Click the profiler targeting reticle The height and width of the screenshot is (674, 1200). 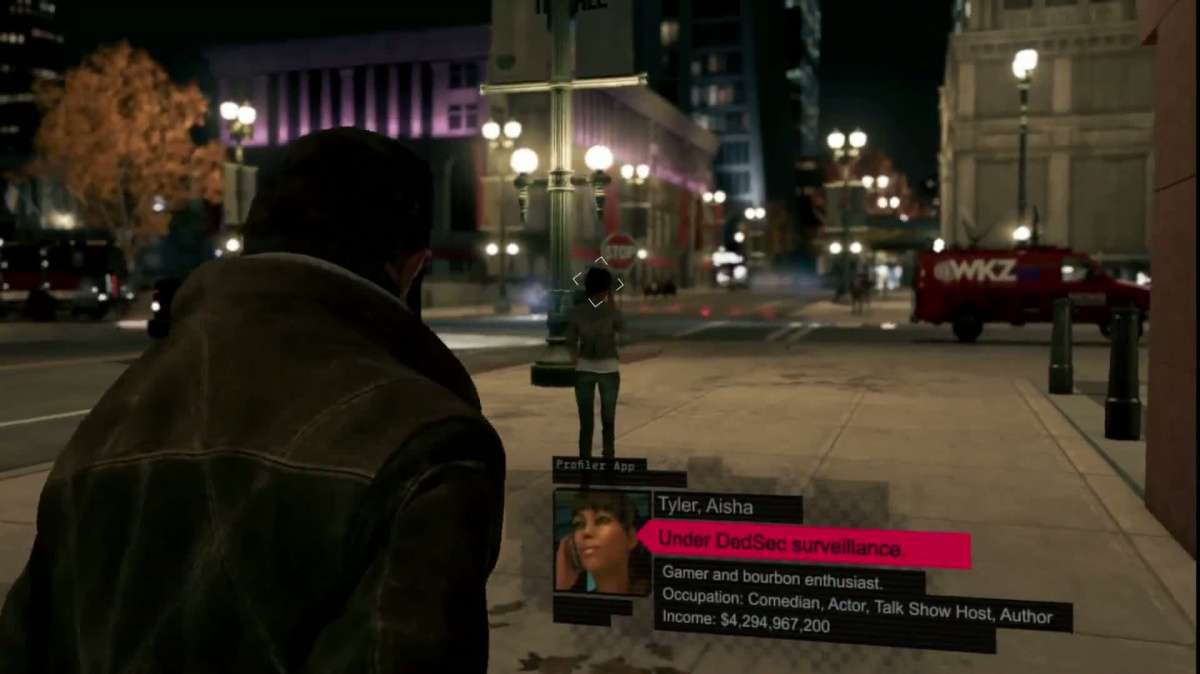point(597,283)
